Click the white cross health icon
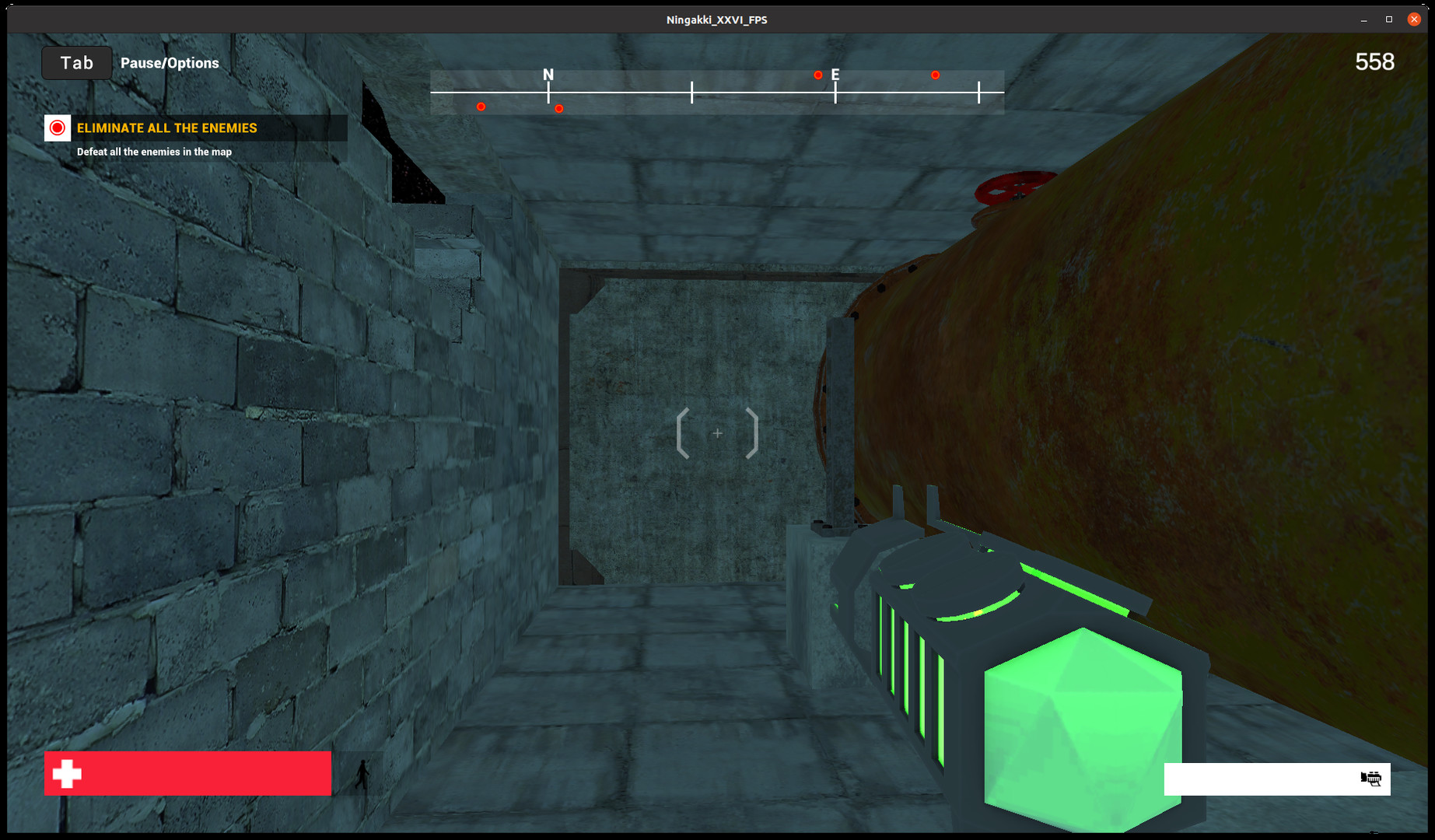The width and height of the screenshot is (1435, 840). pos(65,774)
